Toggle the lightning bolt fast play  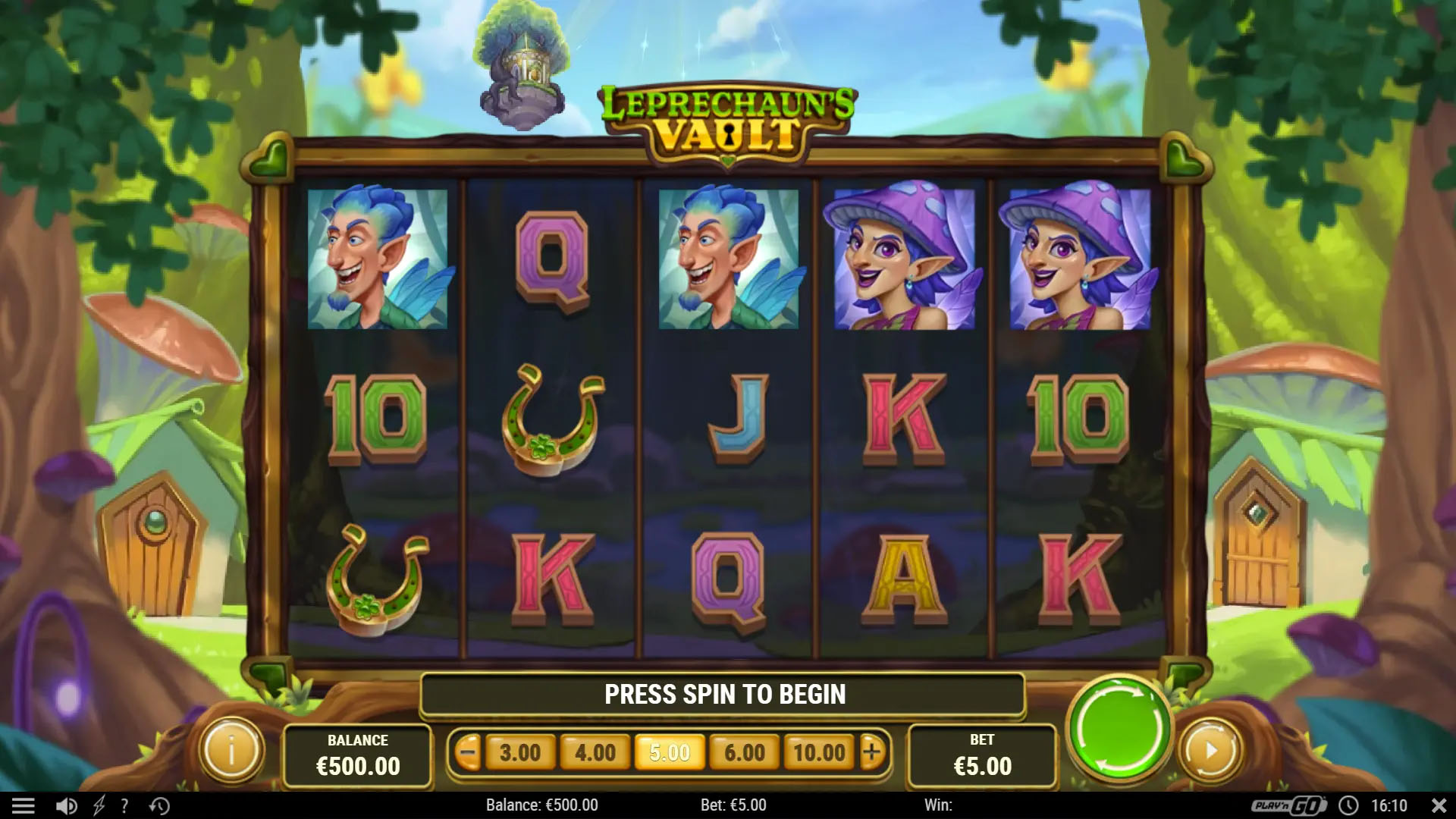pyautogui.click(x=99, y=805)
